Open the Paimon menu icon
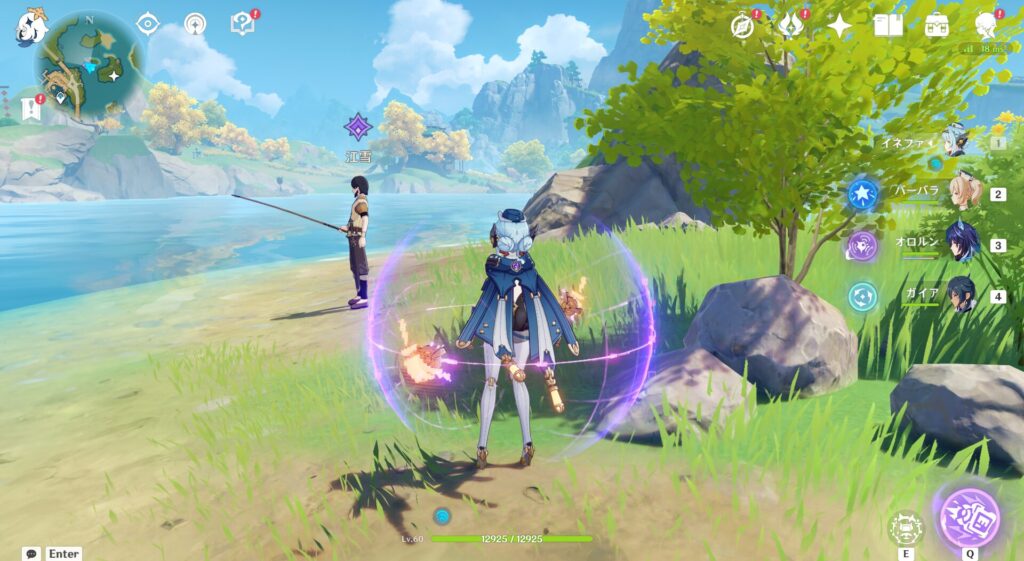Screen dimensions: 1024x561 (30, 26)
